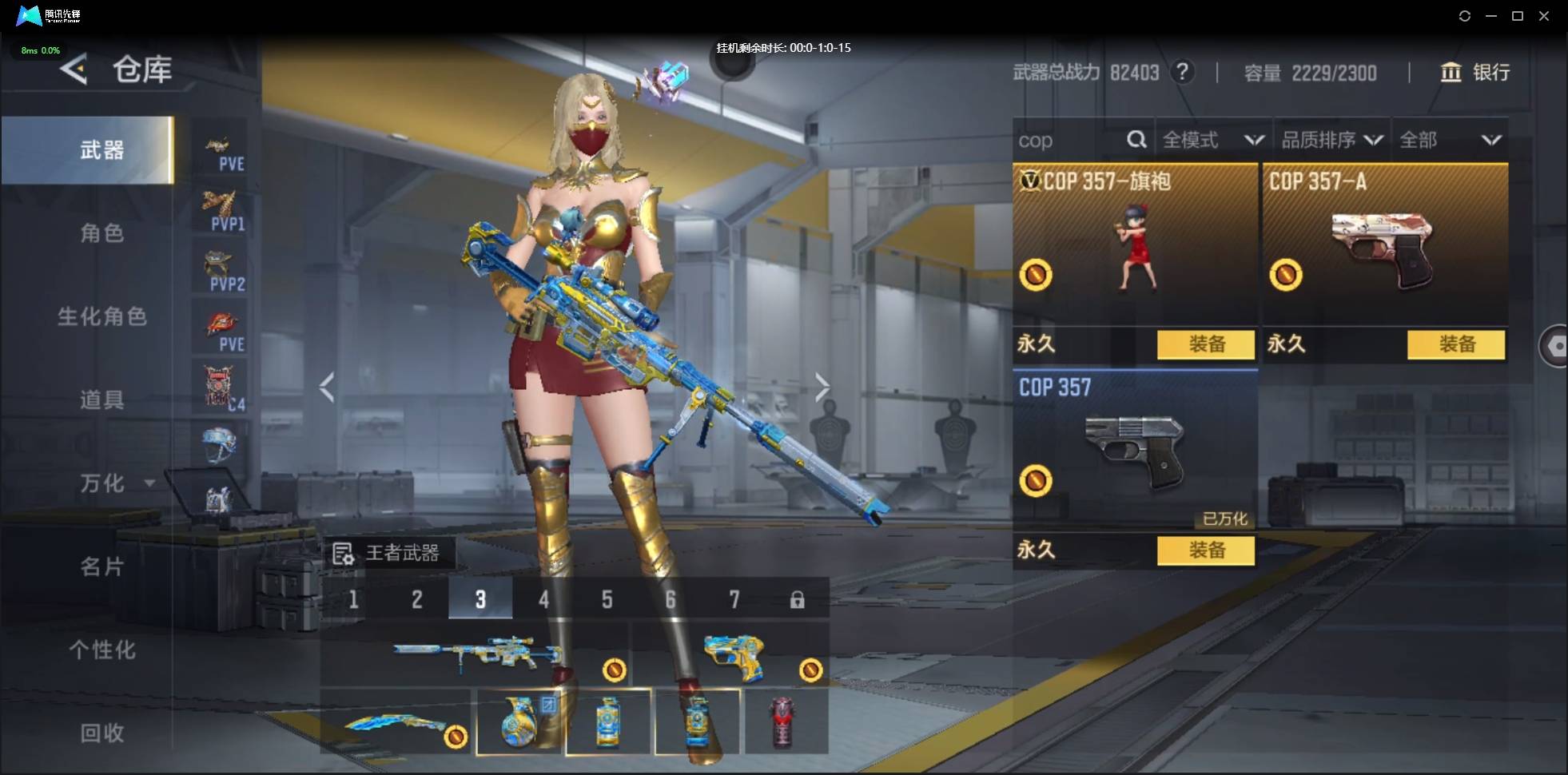This screenshot has height=775, width=1568.
Task: Select the plain COP 357 weapon card
Action: tap(1134, 447)
